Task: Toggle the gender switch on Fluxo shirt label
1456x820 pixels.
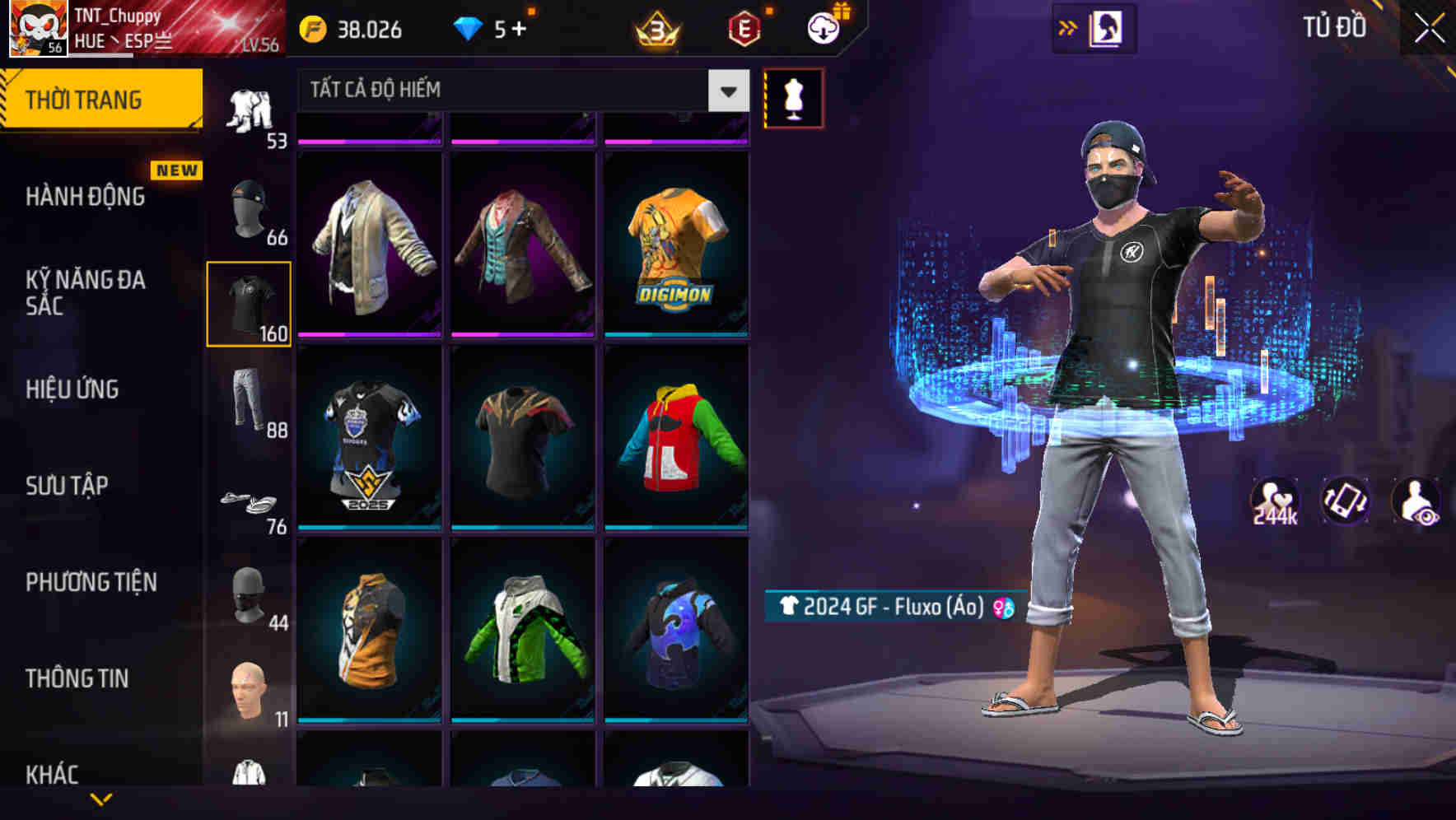Action: [1002, 609]
